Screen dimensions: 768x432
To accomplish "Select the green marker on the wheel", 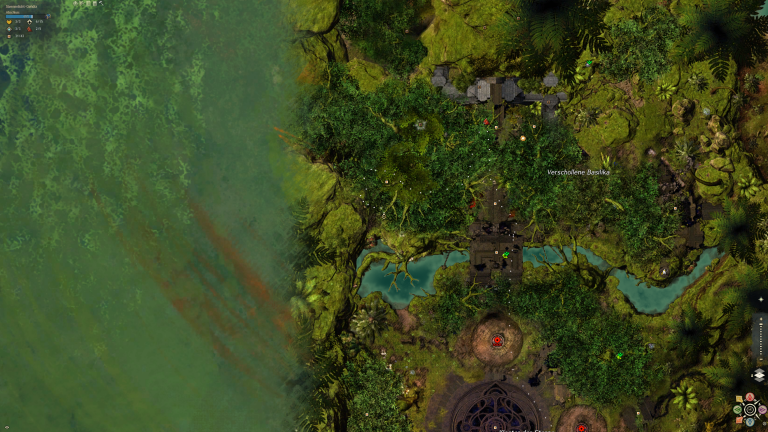I will pos(737,410).
